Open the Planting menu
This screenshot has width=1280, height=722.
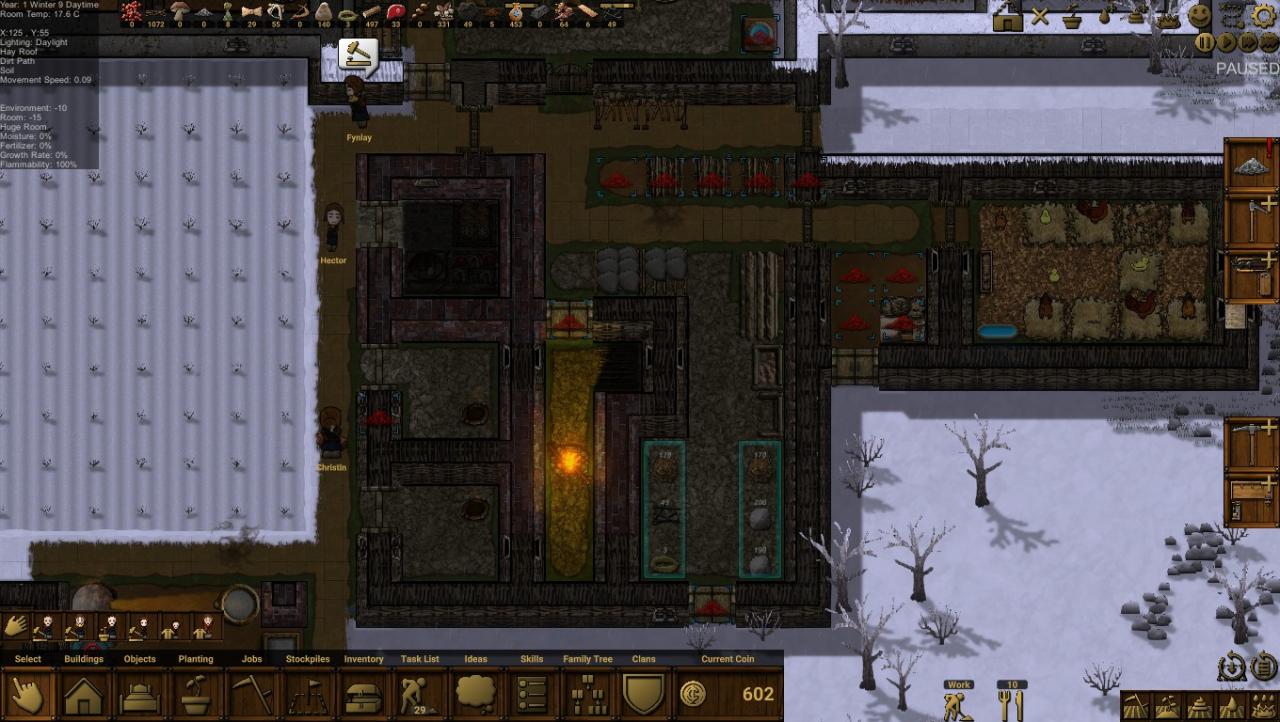tap(196, 694)
